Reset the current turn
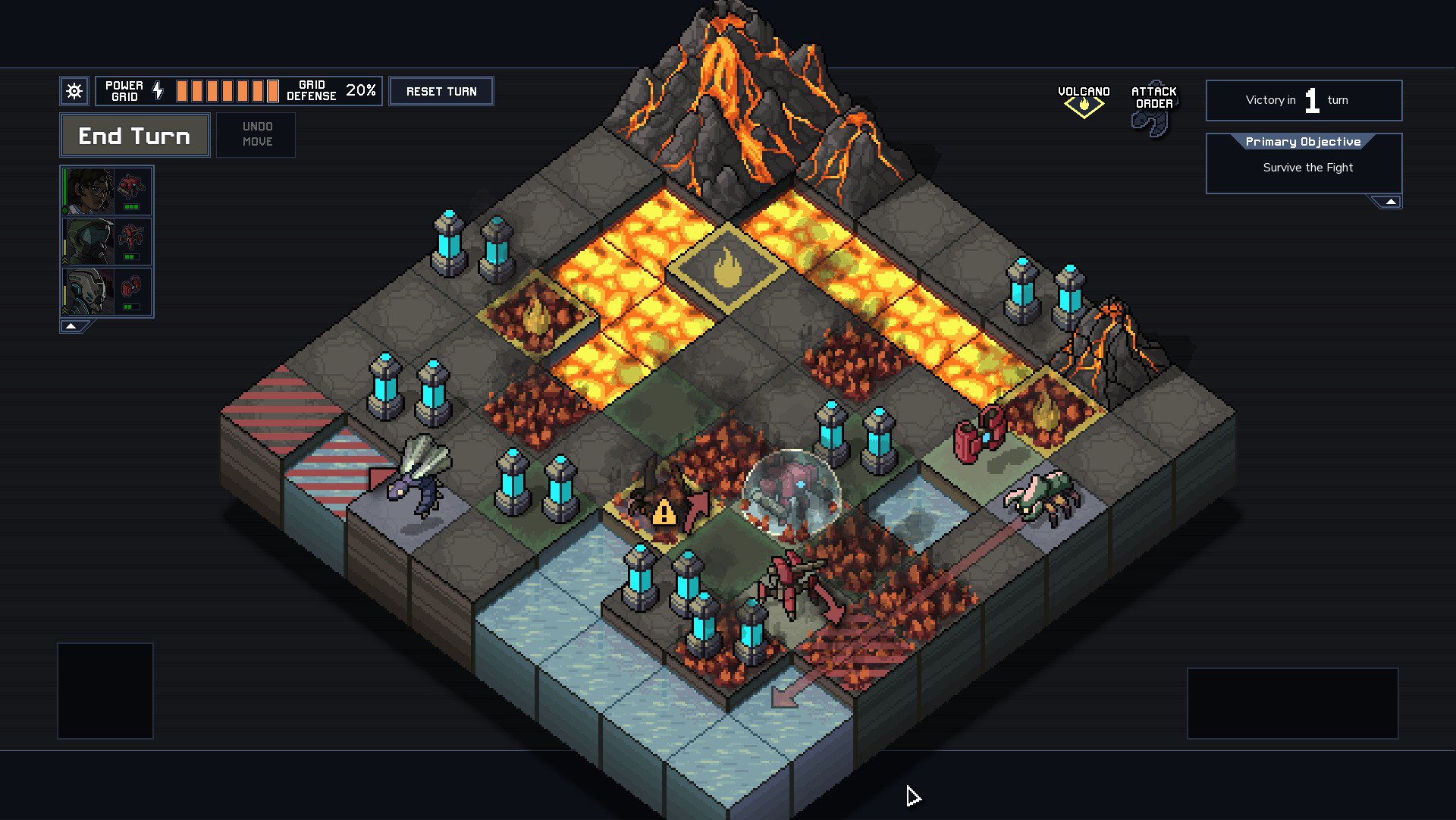Viewport: 1456px width, 820px height. point(441,92)
